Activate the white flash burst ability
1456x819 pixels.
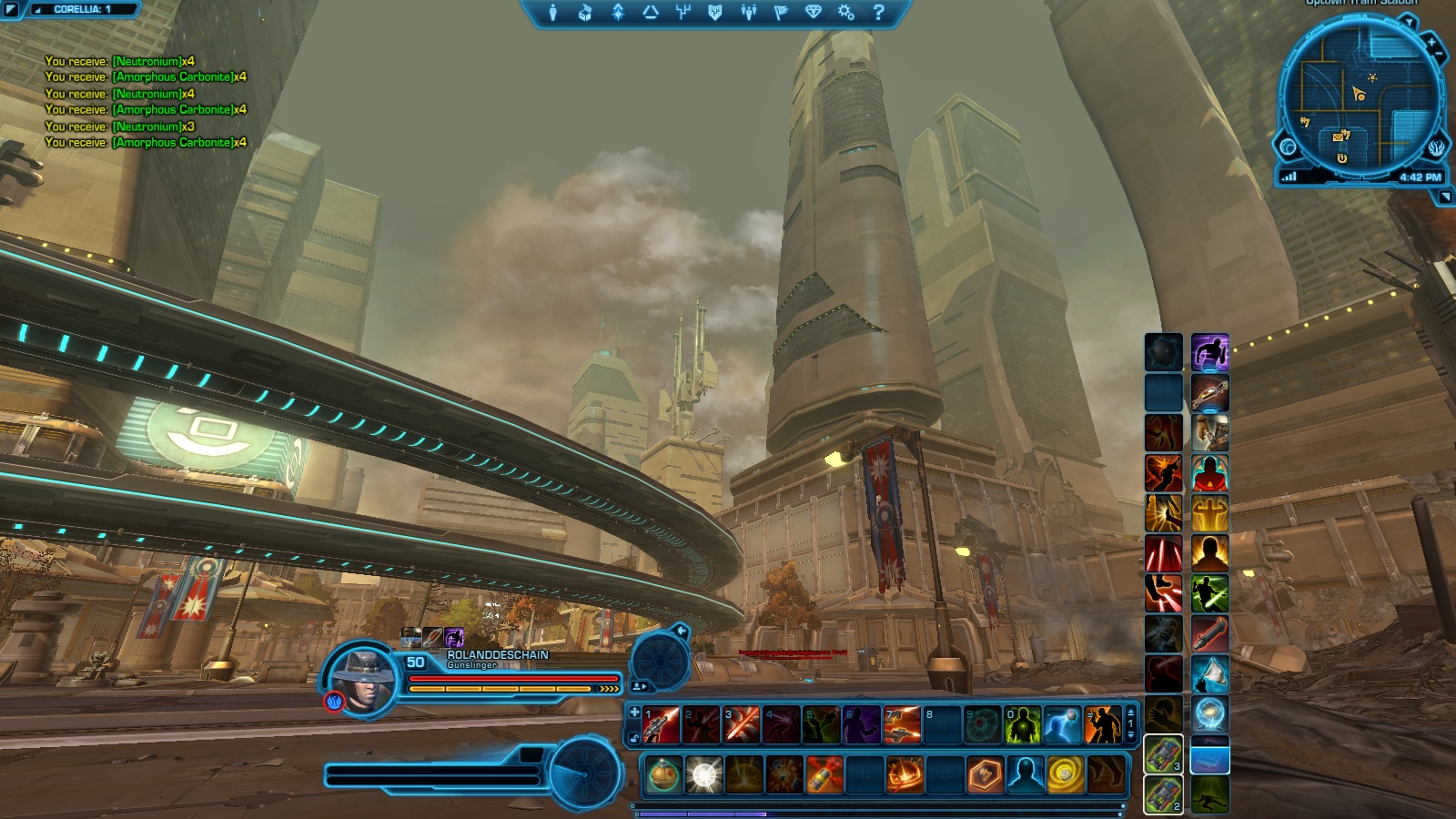(703, 775)
